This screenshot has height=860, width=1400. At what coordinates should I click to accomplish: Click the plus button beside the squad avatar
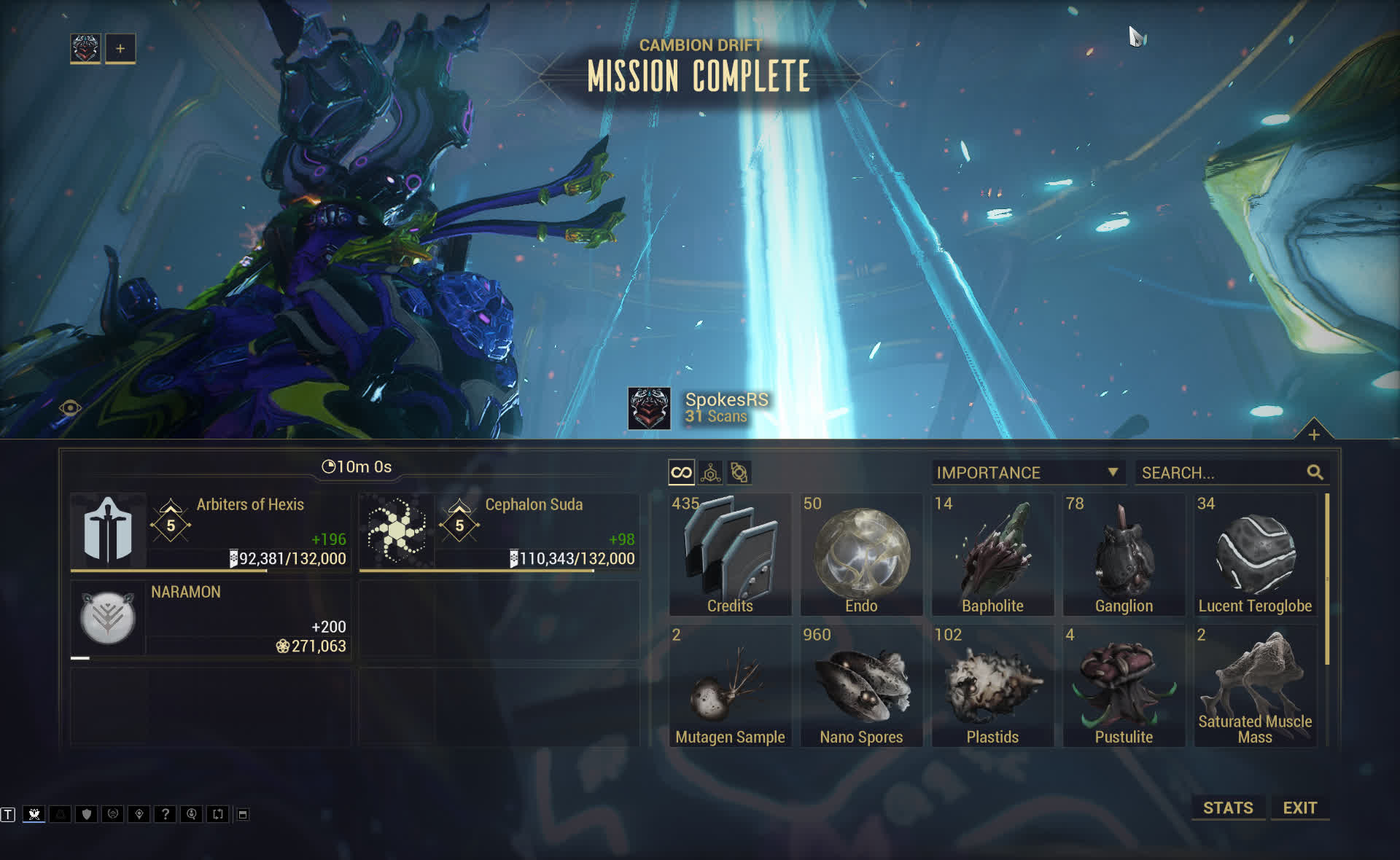(120, 49)
